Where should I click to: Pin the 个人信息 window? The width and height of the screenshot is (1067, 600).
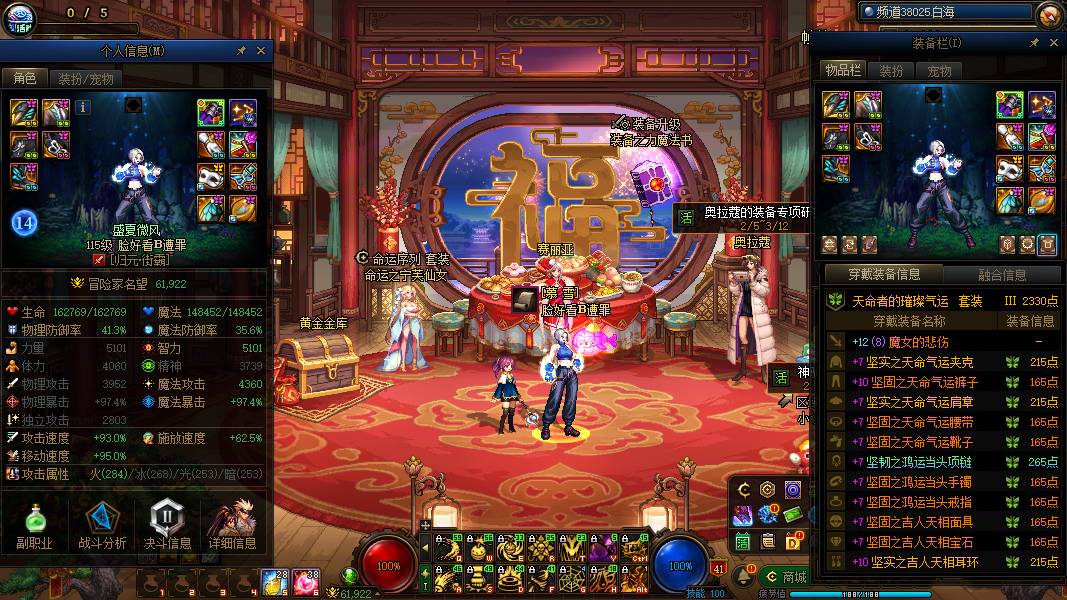pyautogui.click(x=241, y=50)
